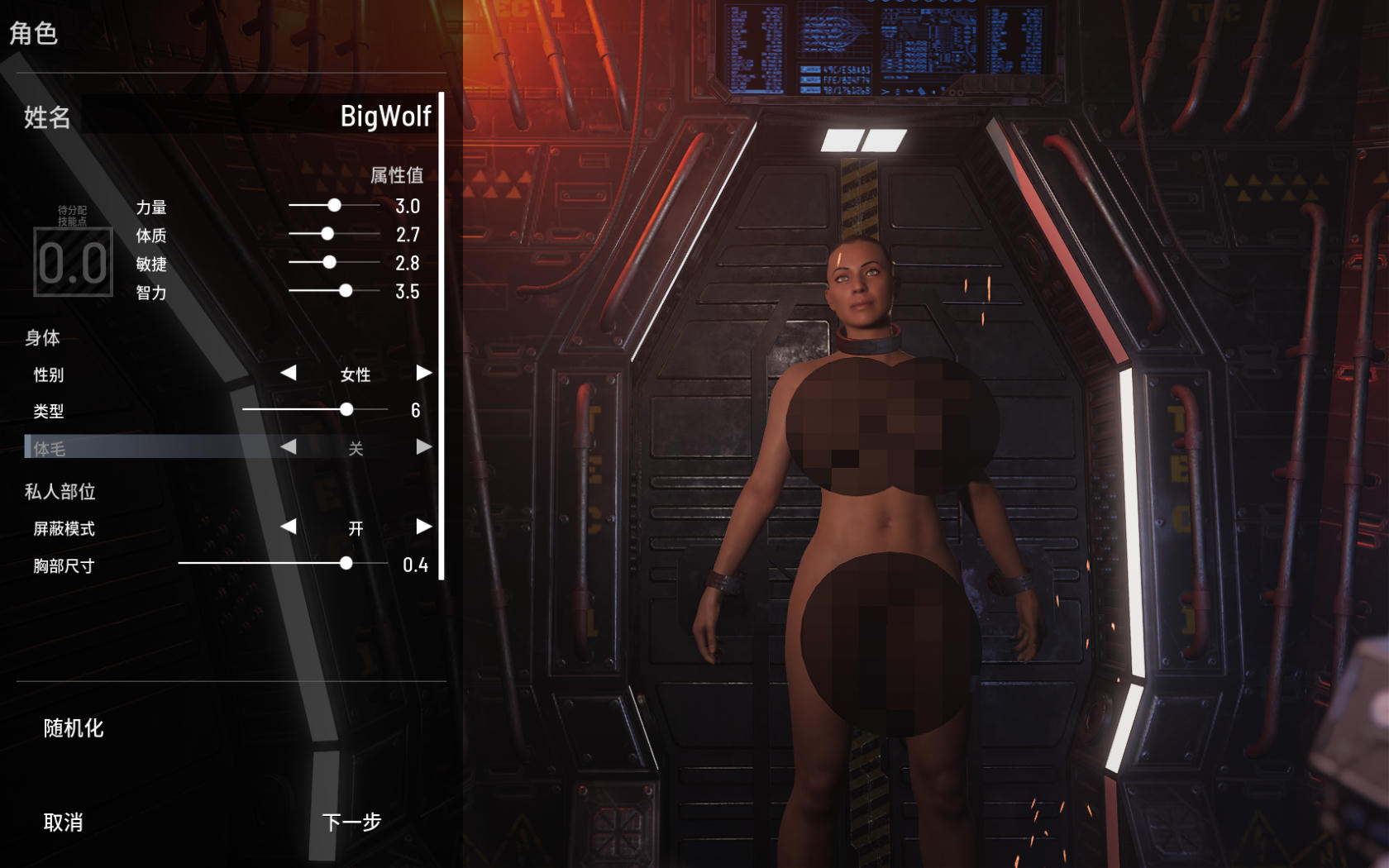This screenshot has width=1389, height=868.
Task: Click the right arrow on the 体毛 row
Action: [x=425, y=446]
